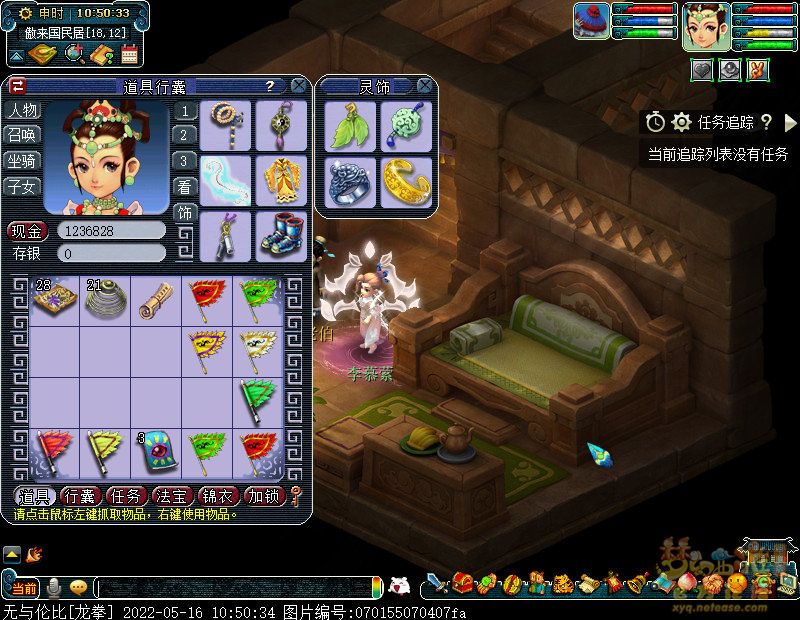This screenshot has height=620, width=800.
Task: Click the chat text input box
Action: click(235, 587)
